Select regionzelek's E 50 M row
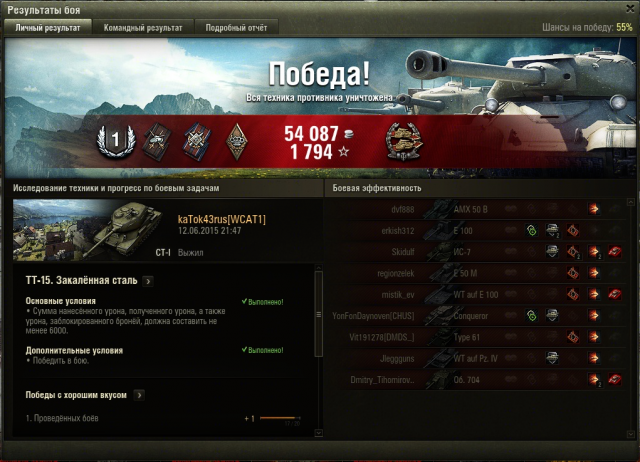Viewport: 640px width, 462px height. [480, 273]
